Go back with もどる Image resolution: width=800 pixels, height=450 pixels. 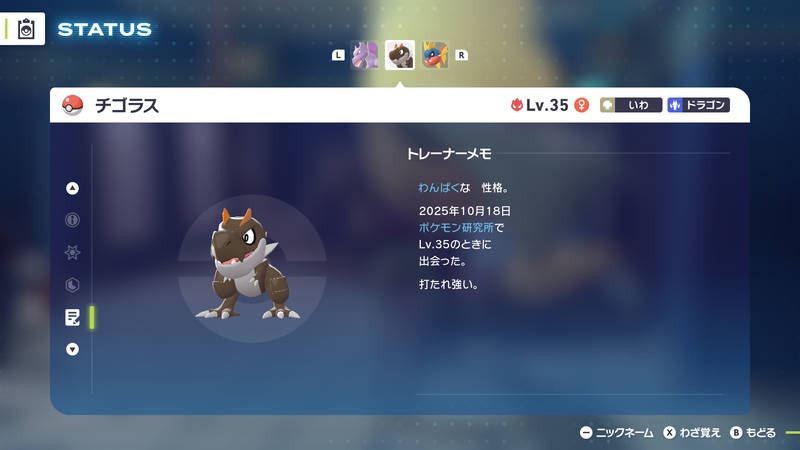(753, 433)
